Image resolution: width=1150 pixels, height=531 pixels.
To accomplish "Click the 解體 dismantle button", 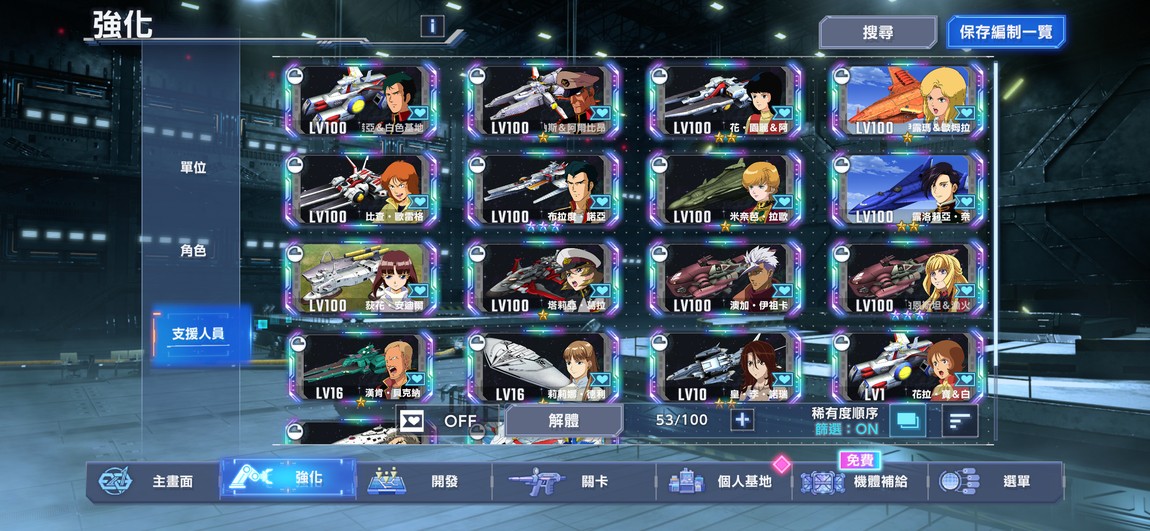I will coord(564,420).
